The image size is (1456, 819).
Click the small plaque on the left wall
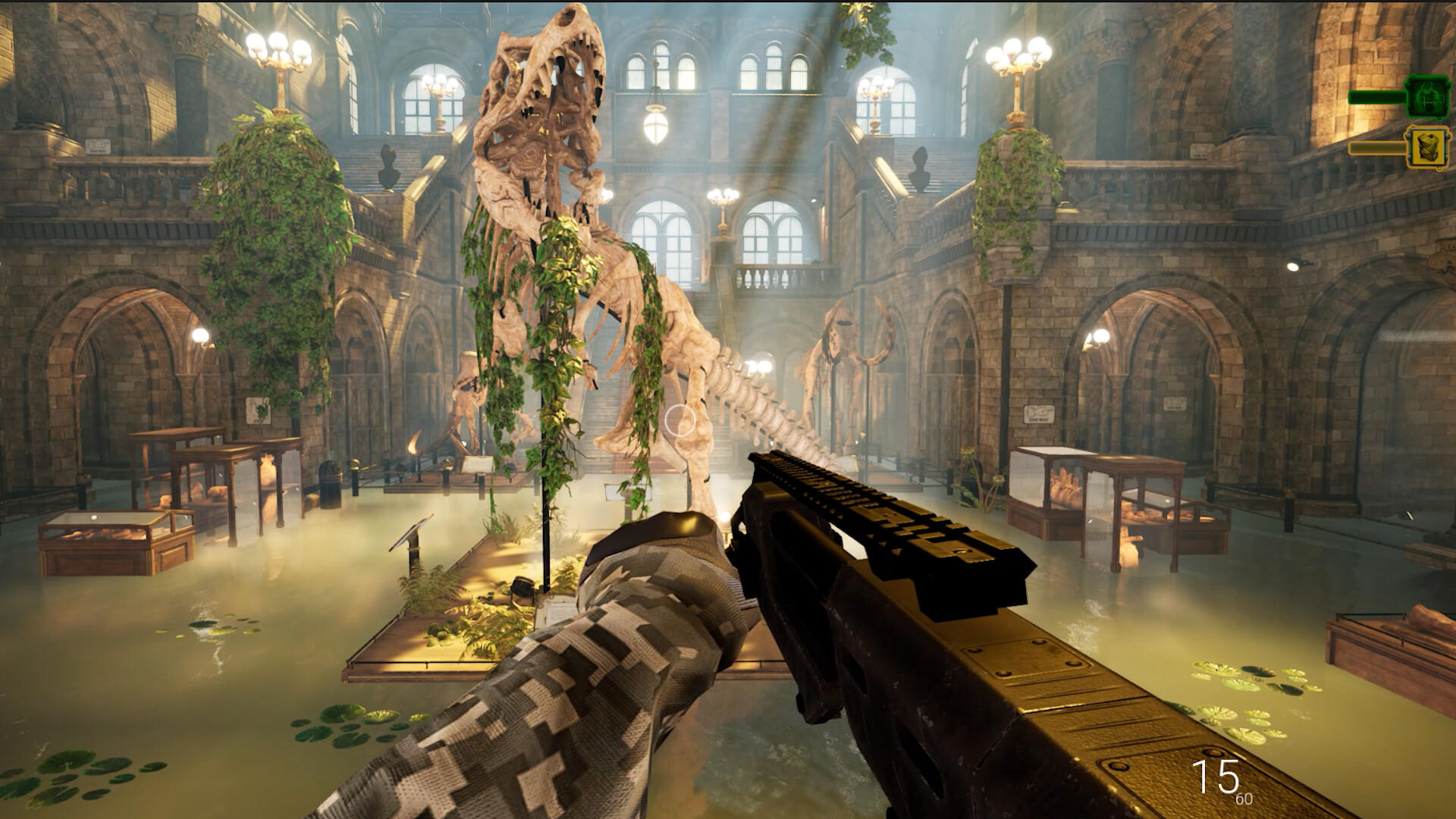point(258,410)
